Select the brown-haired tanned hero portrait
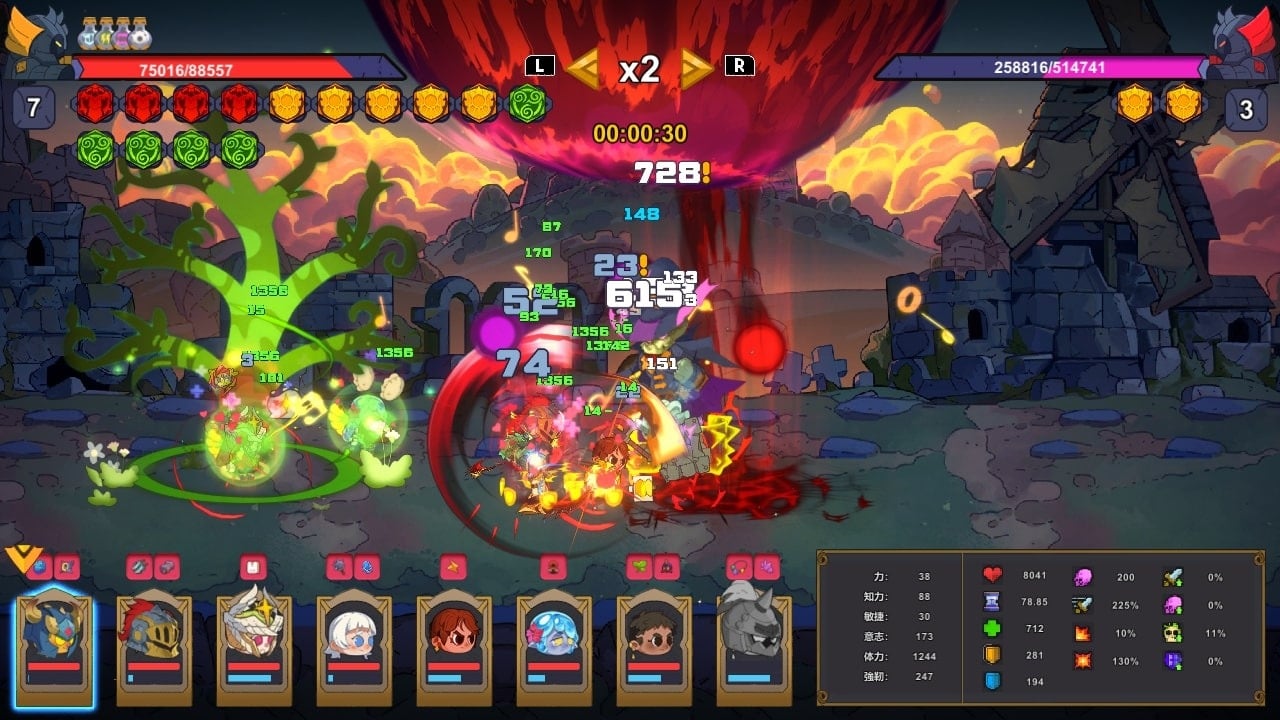This screenshot has width=1280, height=720. coord(653,645)
